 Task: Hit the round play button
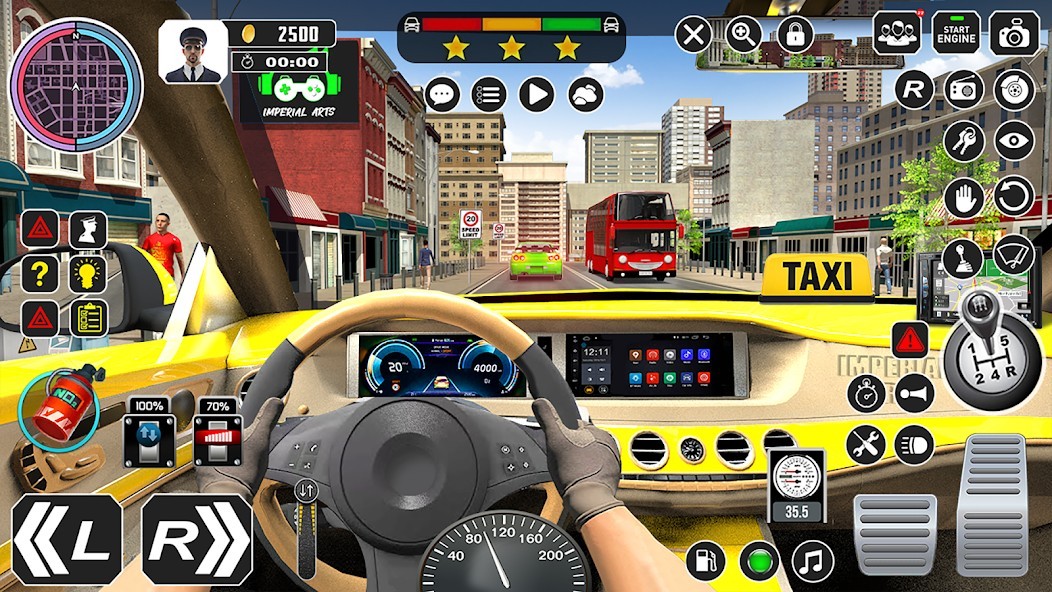coord(537,95)
